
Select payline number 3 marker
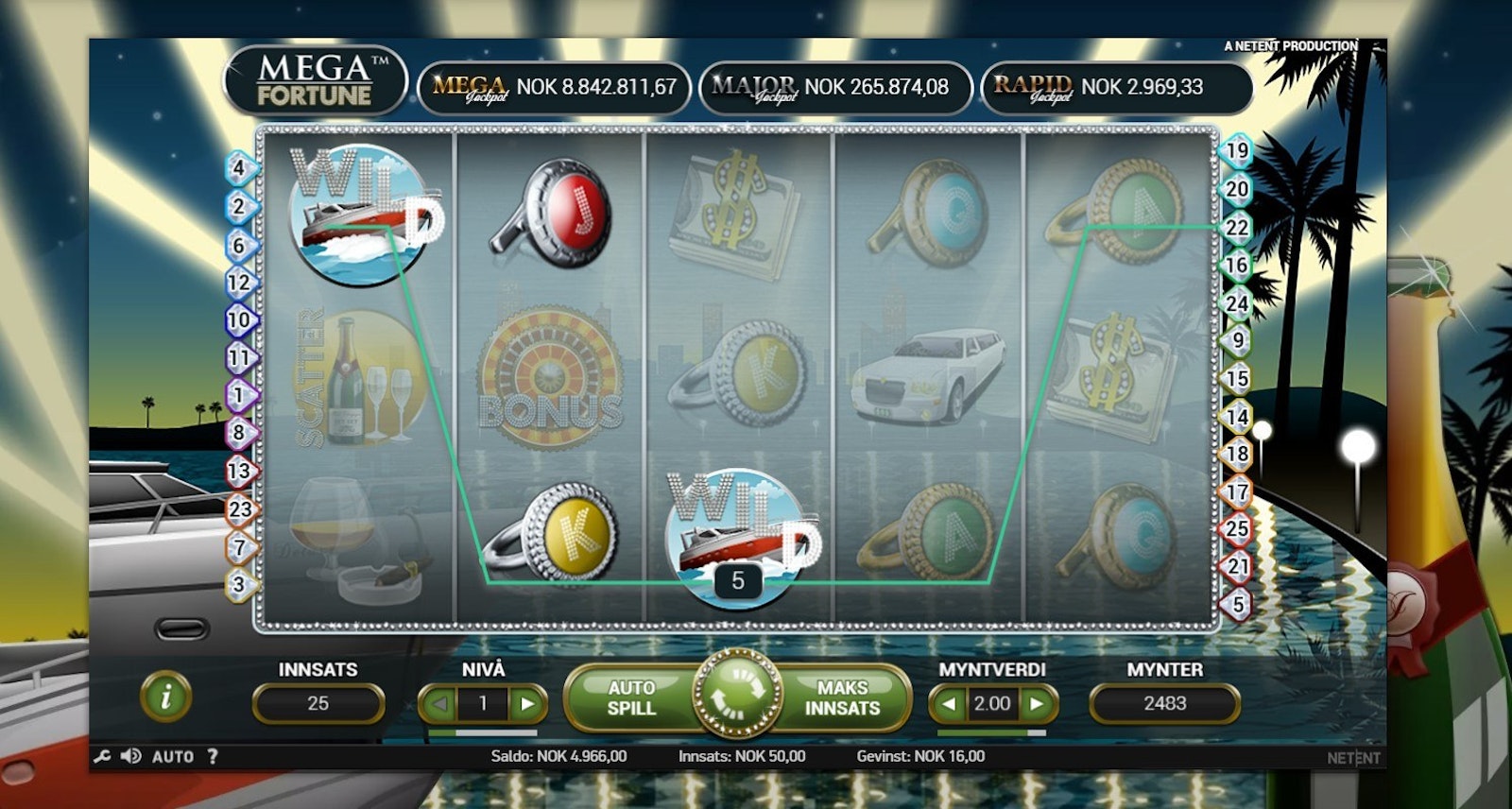[240, 584]
